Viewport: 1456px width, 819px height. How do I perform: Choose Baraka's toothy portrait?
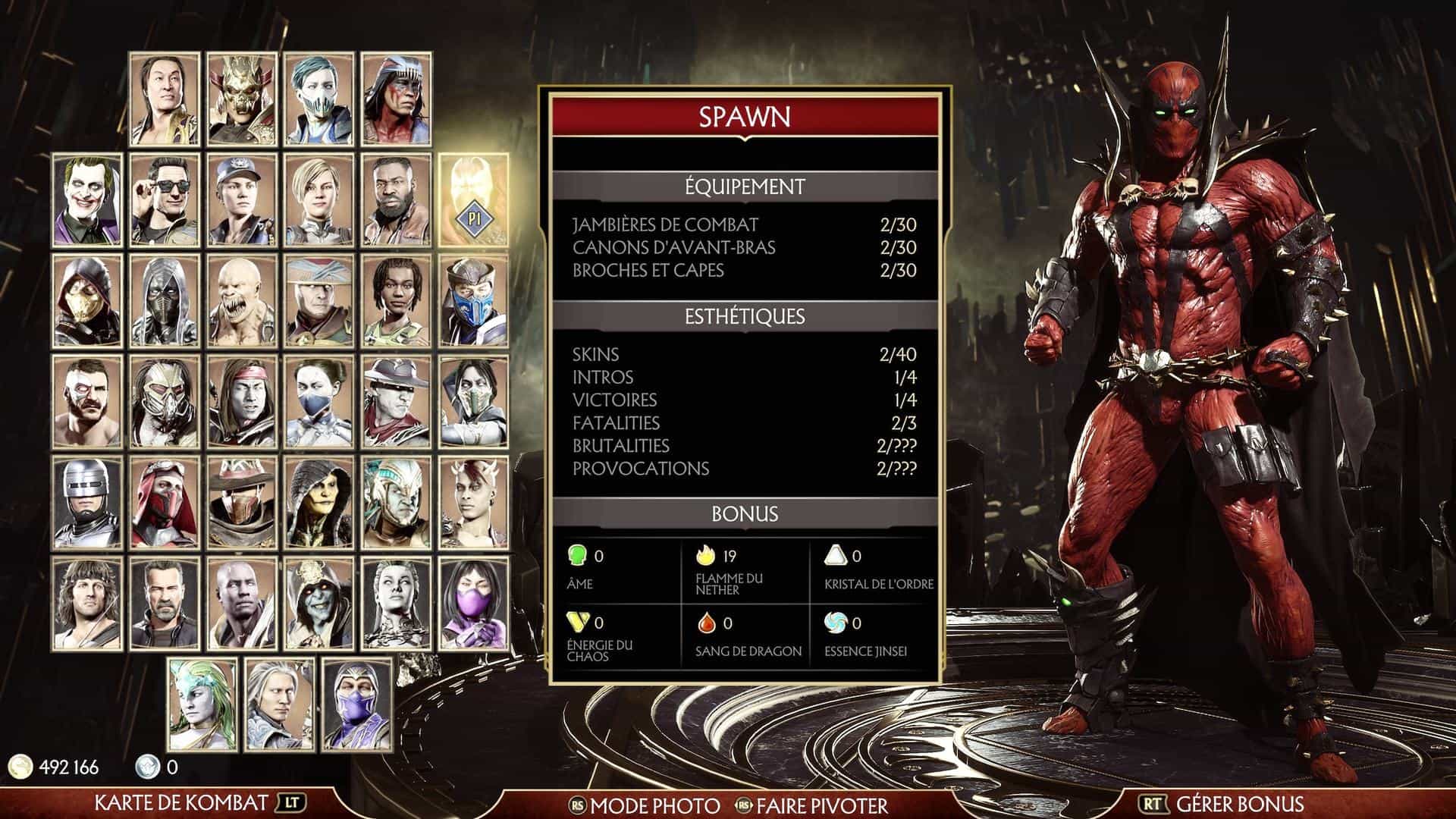point(242,301)
